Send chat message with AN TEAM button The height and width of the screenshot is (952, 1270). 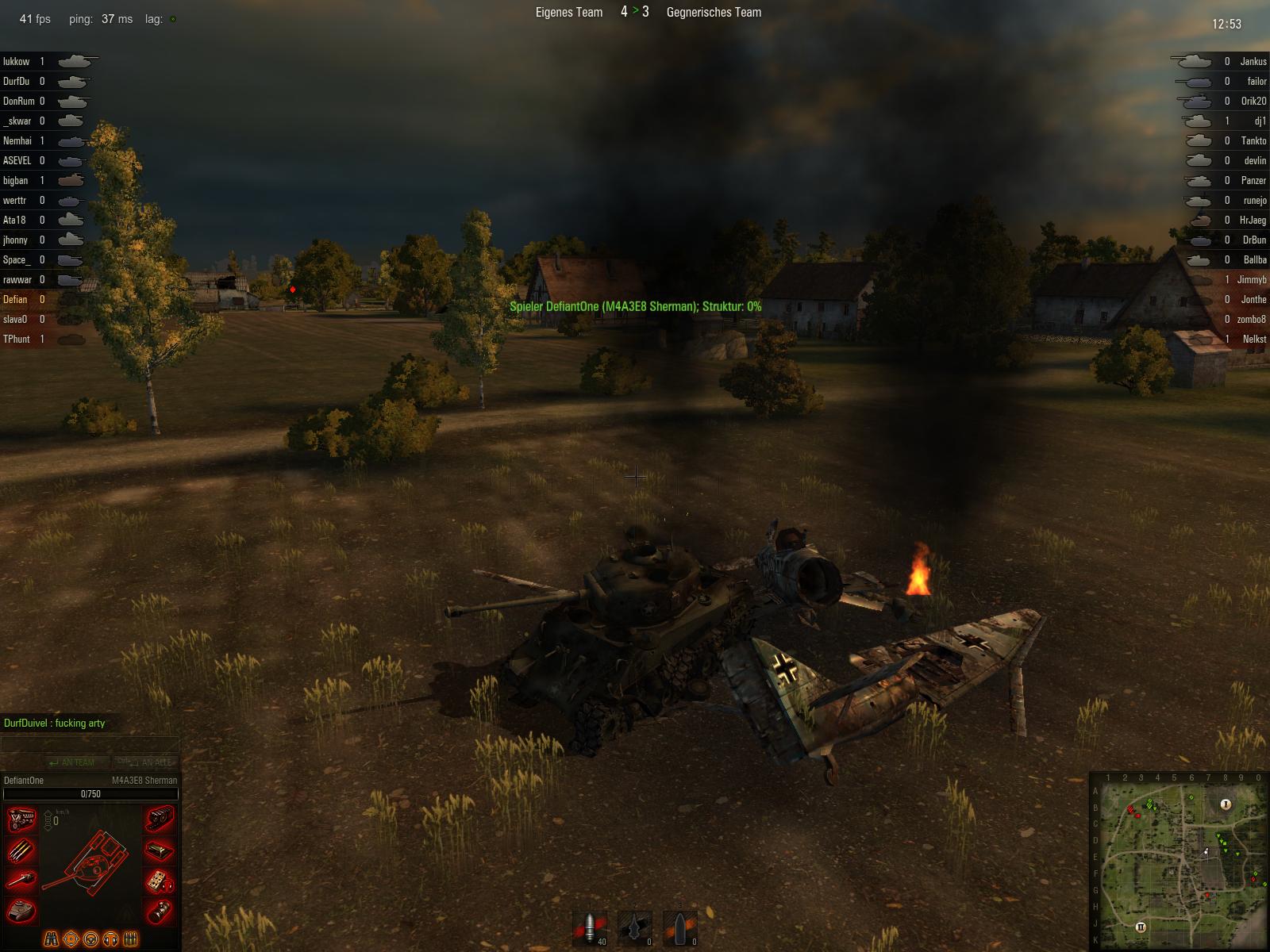coord(71,762)
